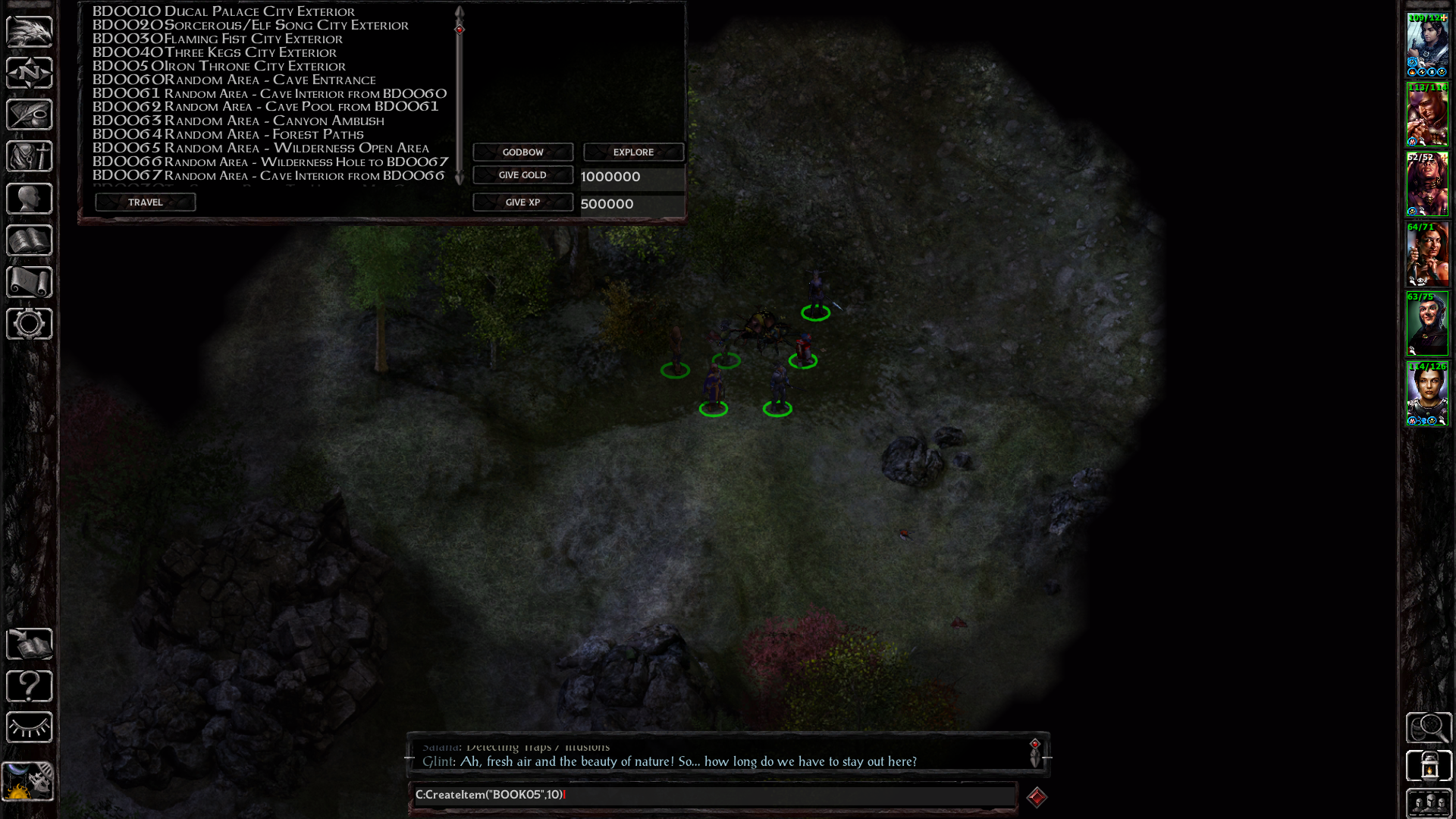Open the character record head icon
Viewport: 1456px width, 819px height.
click(30, 199)
